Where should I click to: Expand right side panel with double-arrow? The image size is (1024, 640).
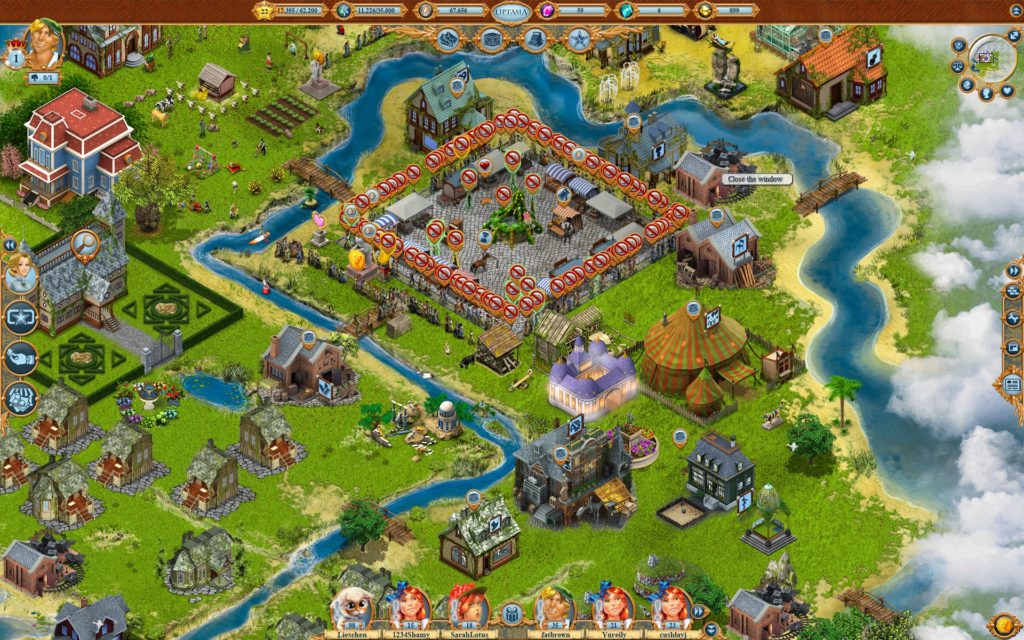coord(1012,269)
